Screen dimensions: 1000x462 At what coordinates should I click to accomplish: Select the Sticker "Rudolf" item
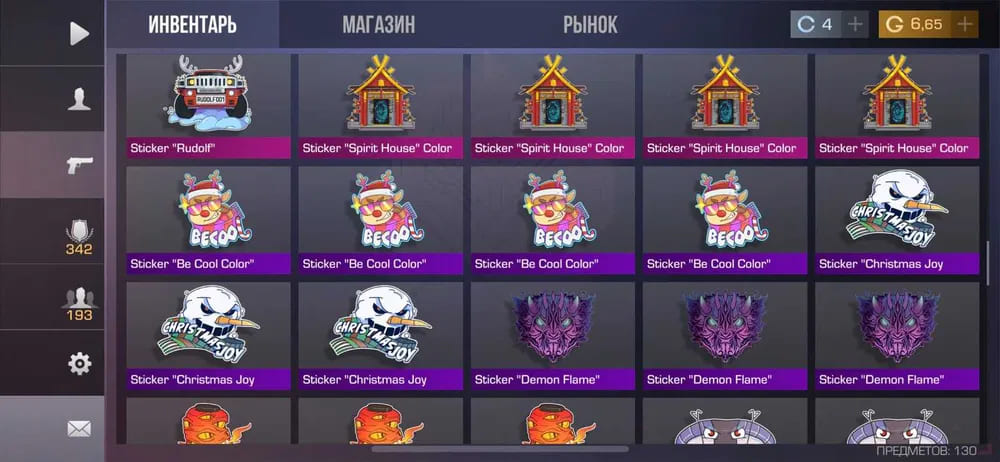pyautogui.click(x=208, y=106)
